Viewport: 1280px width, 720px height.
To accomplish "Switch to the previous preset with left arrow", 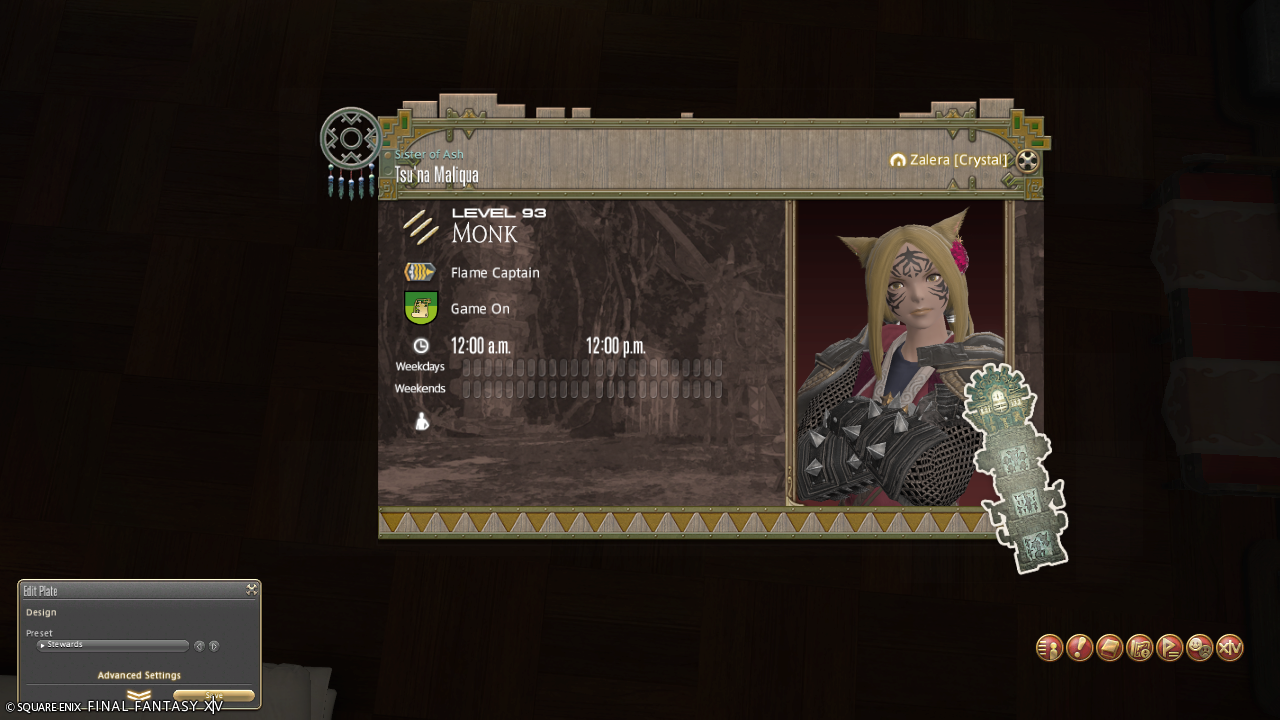I will coord(199,646).
